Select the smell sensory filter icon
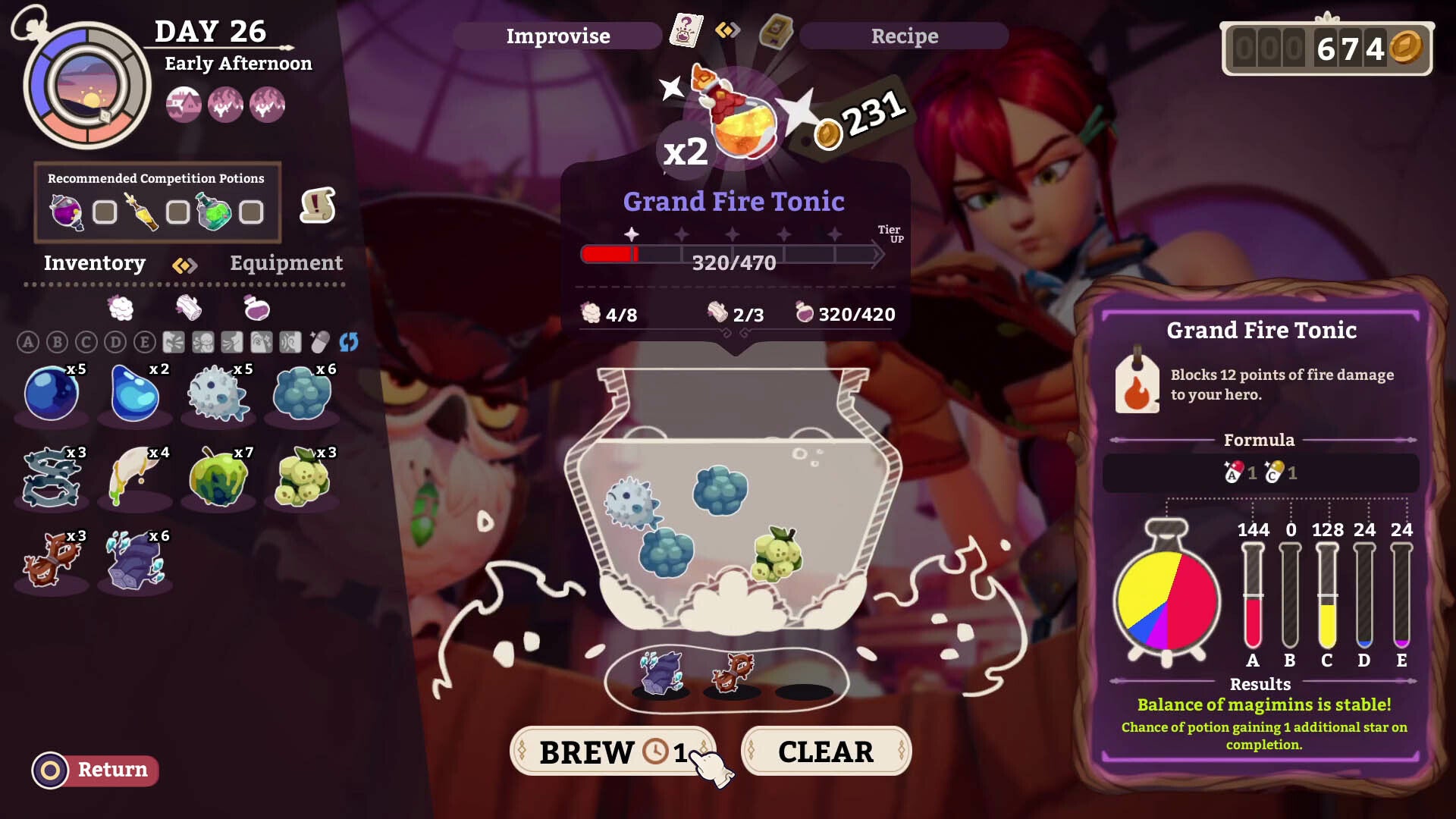The height and width of the screenshot is (819, 1456). point(232,343)
